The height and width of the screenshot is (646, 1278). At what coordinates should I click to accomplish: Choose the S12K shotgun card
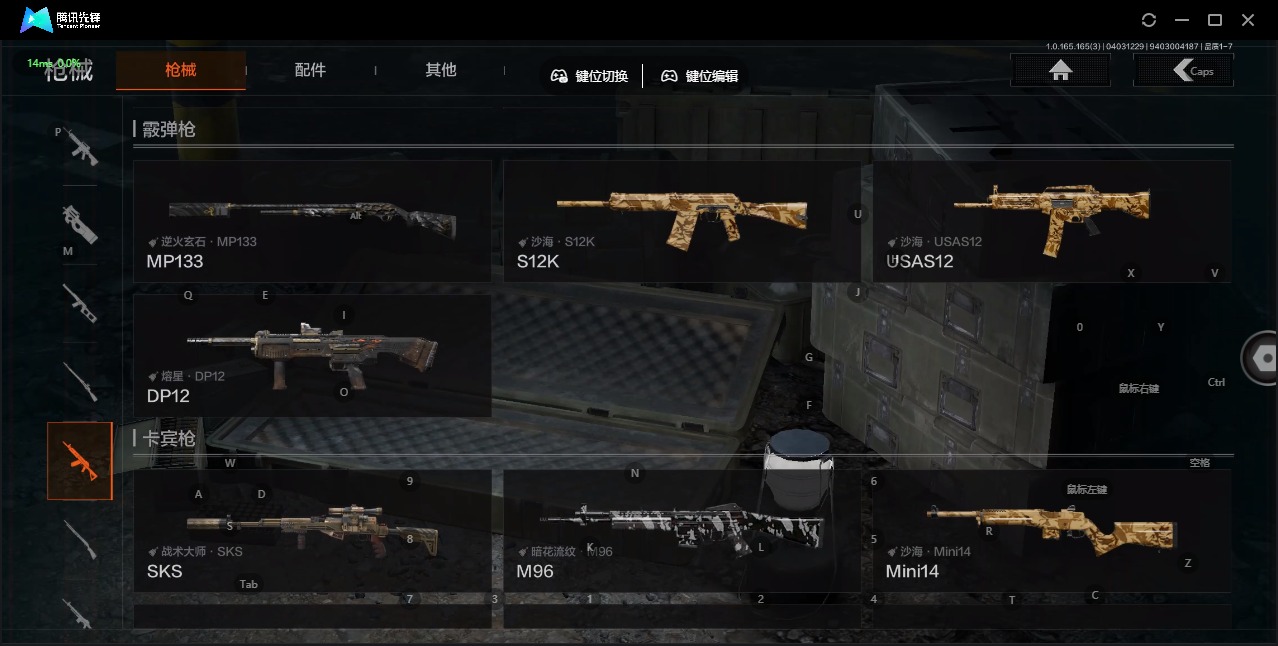681,220
